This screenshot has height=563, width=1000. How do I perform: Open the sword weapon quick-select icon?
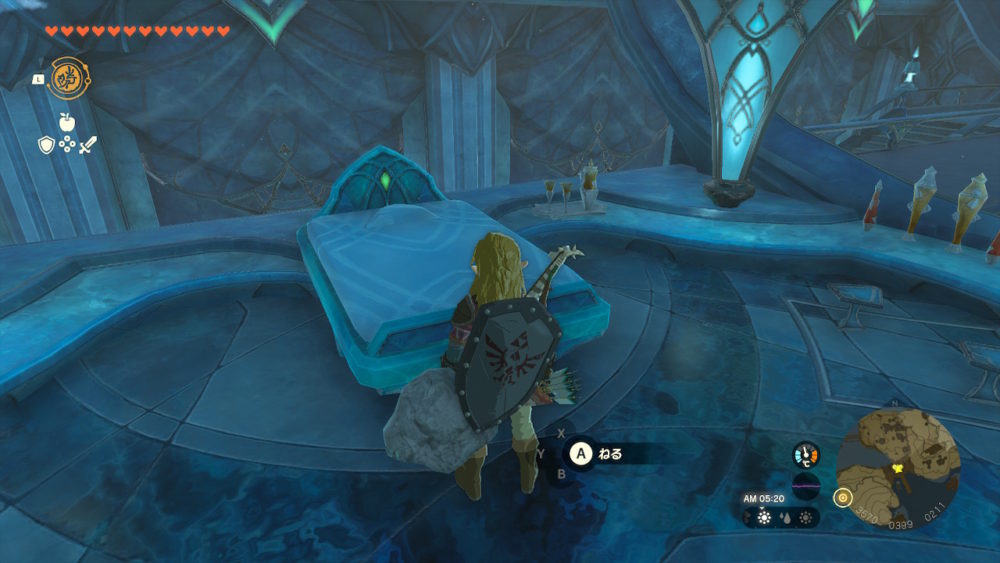tap(88, 145)
